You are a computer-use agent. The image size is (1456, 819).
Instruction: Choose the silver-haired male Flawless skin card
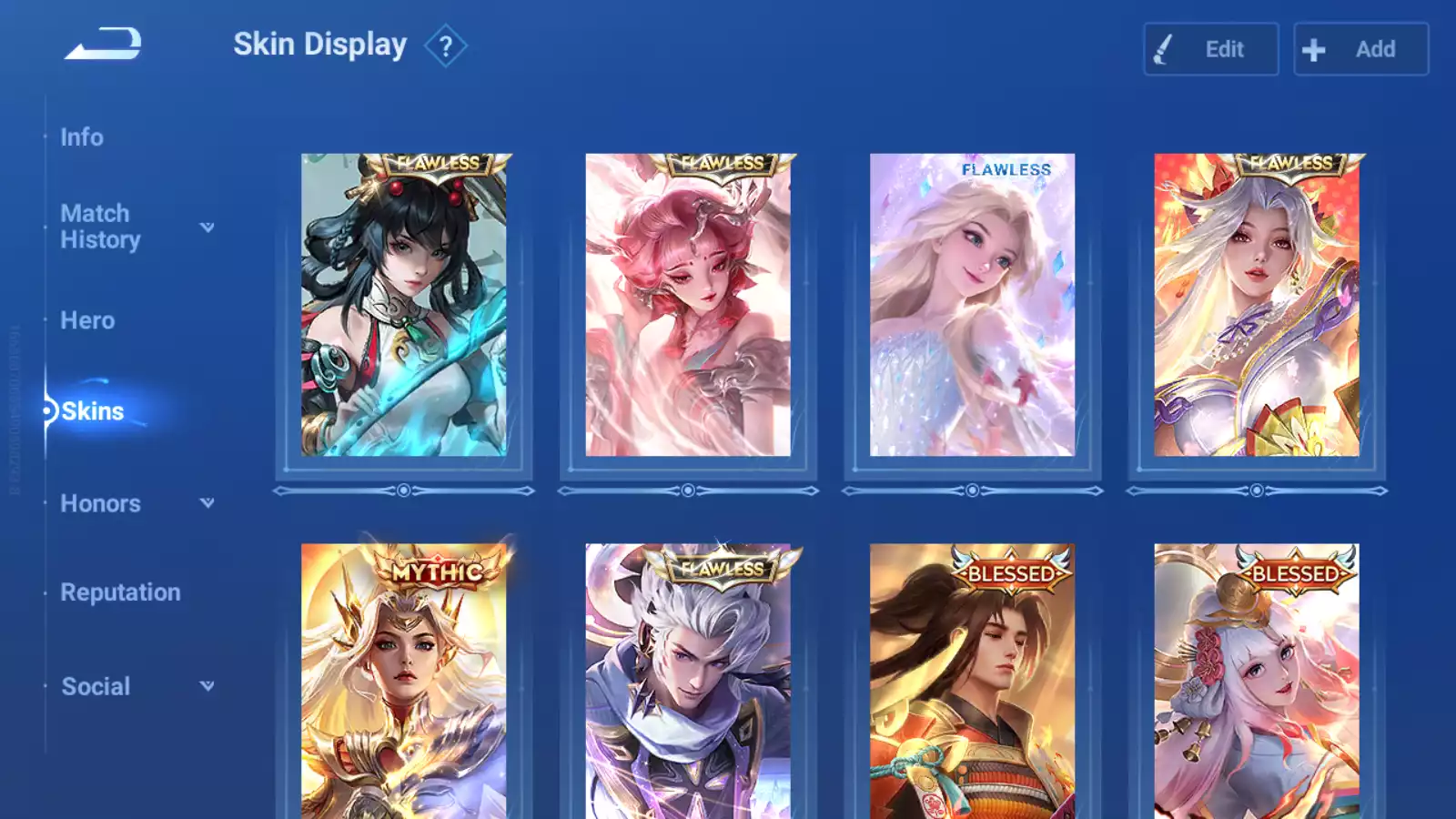688,682
